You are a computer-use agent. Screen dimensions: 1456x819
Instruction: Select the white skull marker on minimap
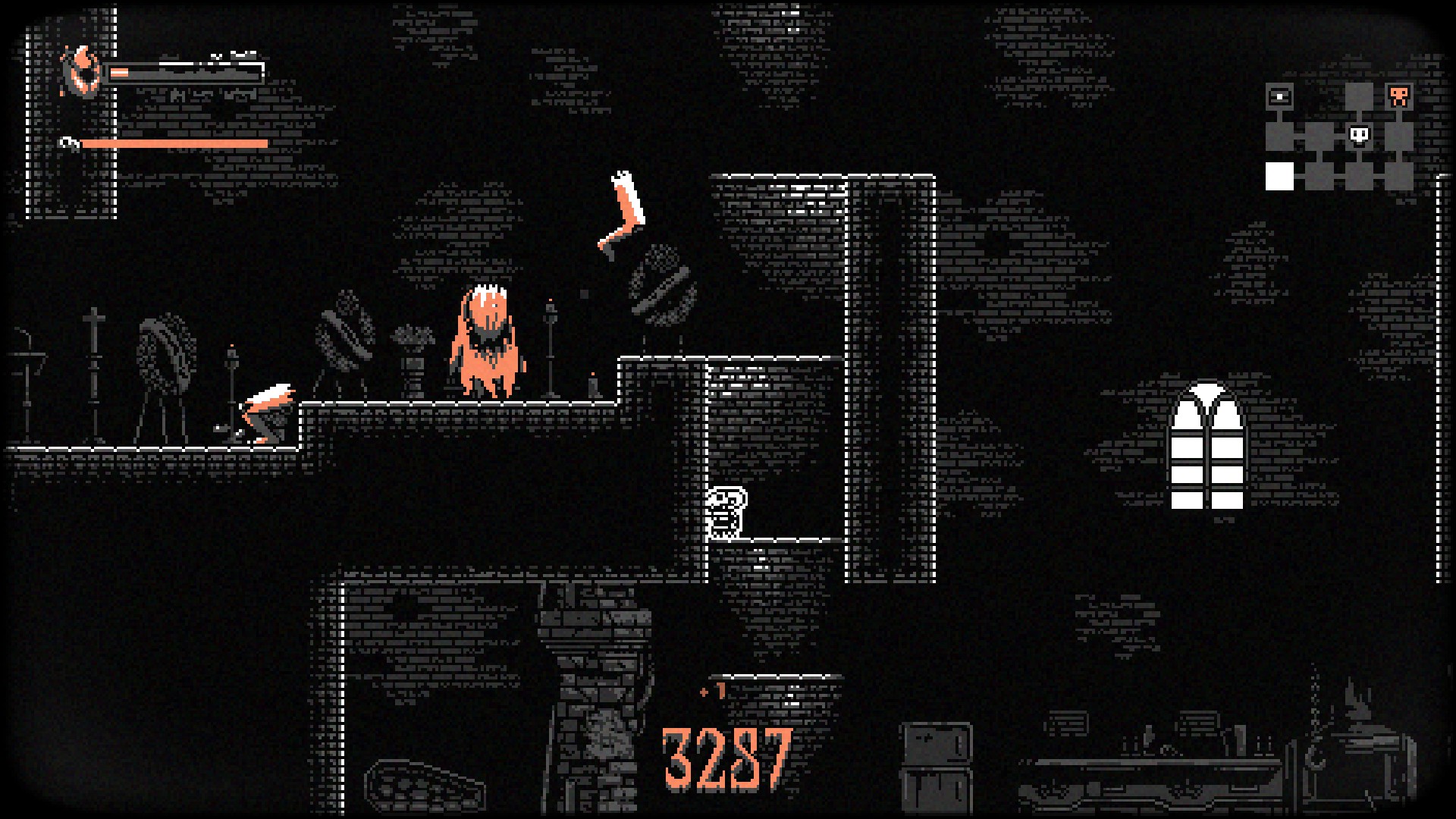(x=1359, y=136)
